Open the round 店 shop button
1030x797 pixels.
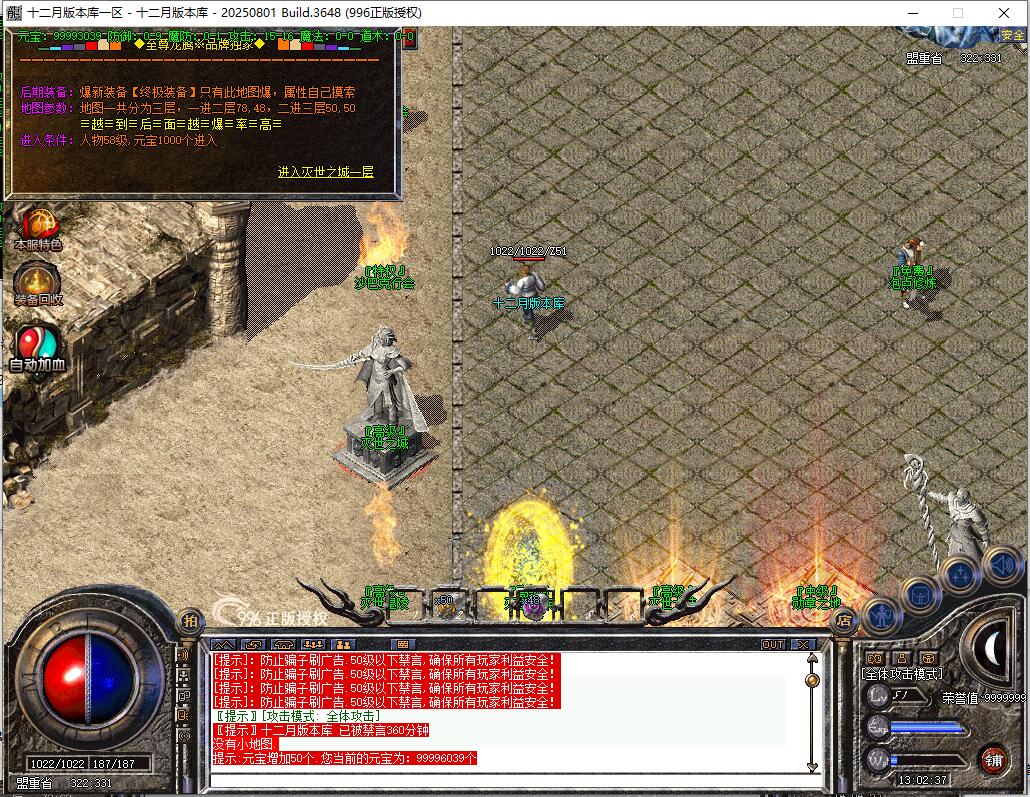coord(843,621)
